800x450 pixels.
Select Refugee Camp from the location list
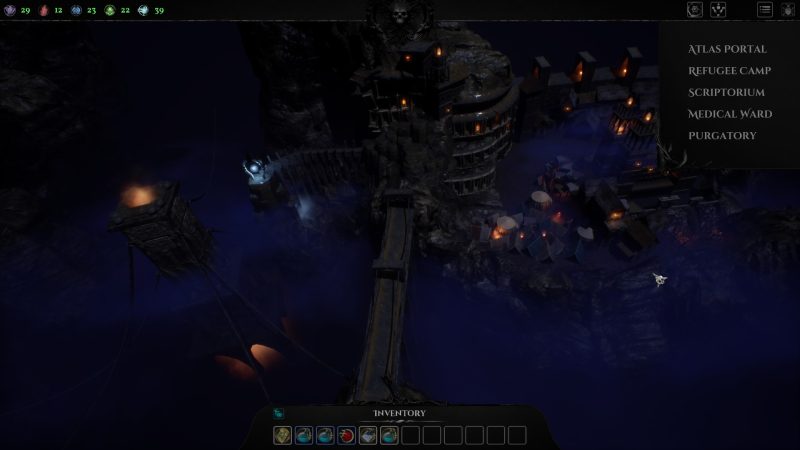(727, 71)
